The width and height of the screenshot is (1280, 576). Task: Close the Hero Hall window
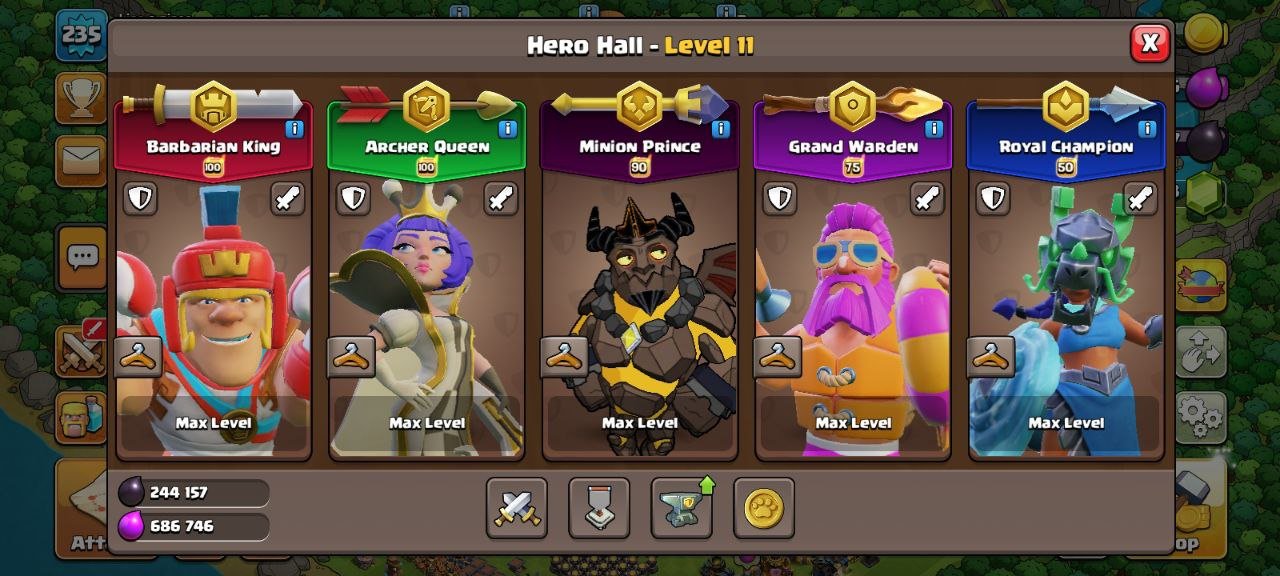pyautogui.click(x=1150, y=43)
